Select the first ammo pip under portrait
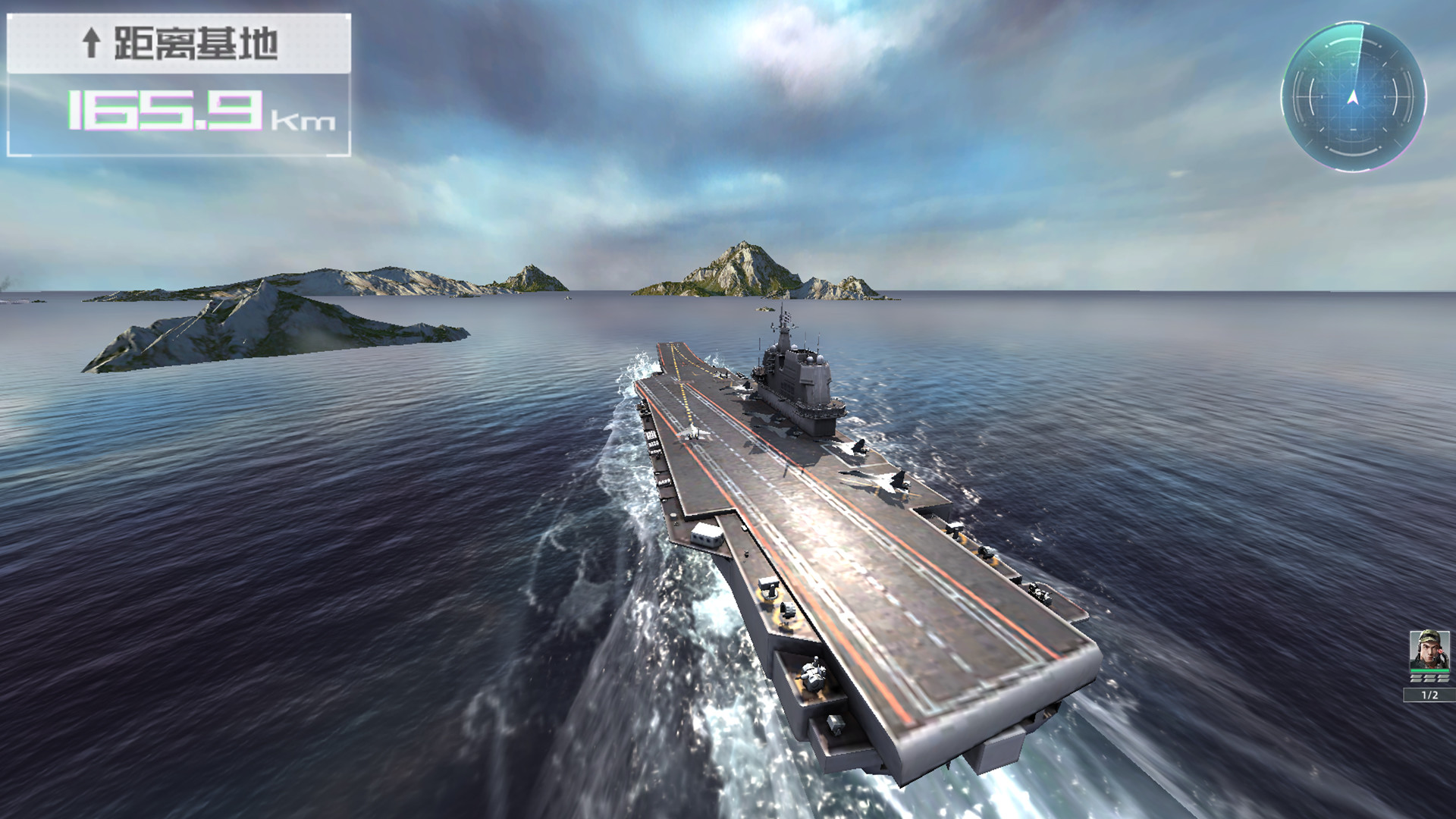The image size is (1456, 819). tap(1417, 679)
